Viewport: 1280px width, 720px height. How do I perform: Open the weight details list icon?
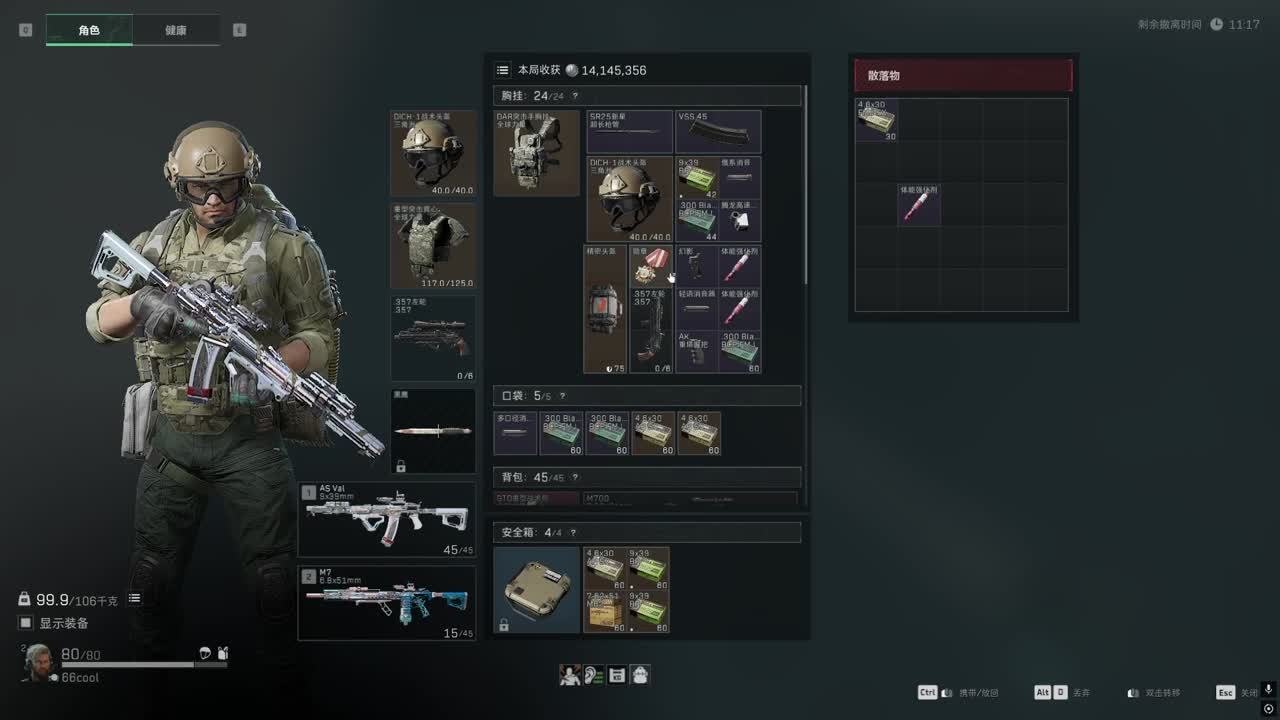tap(134, 599)
